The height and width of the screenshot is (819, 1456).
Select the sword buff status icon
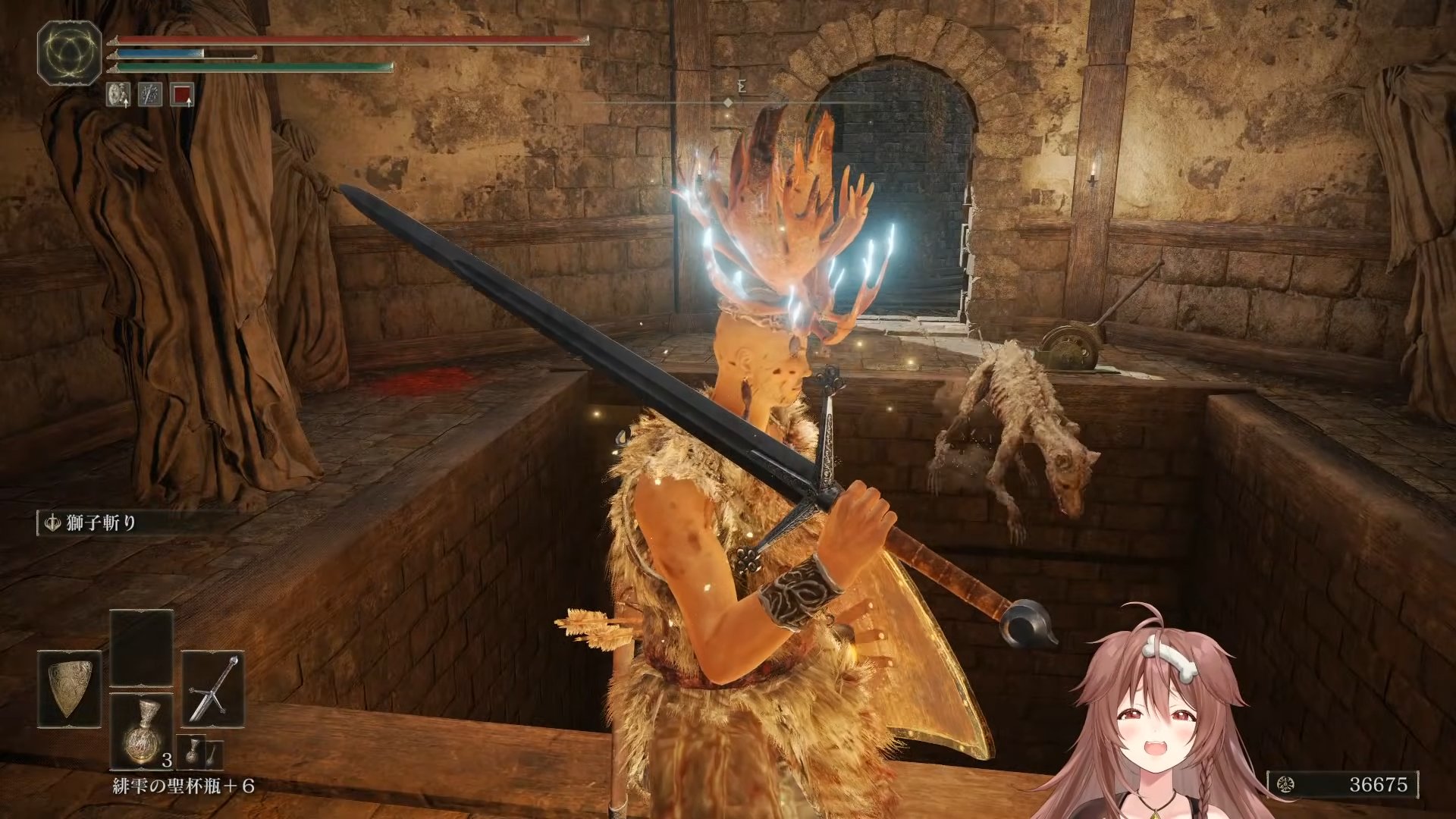[x=150, y=94]
